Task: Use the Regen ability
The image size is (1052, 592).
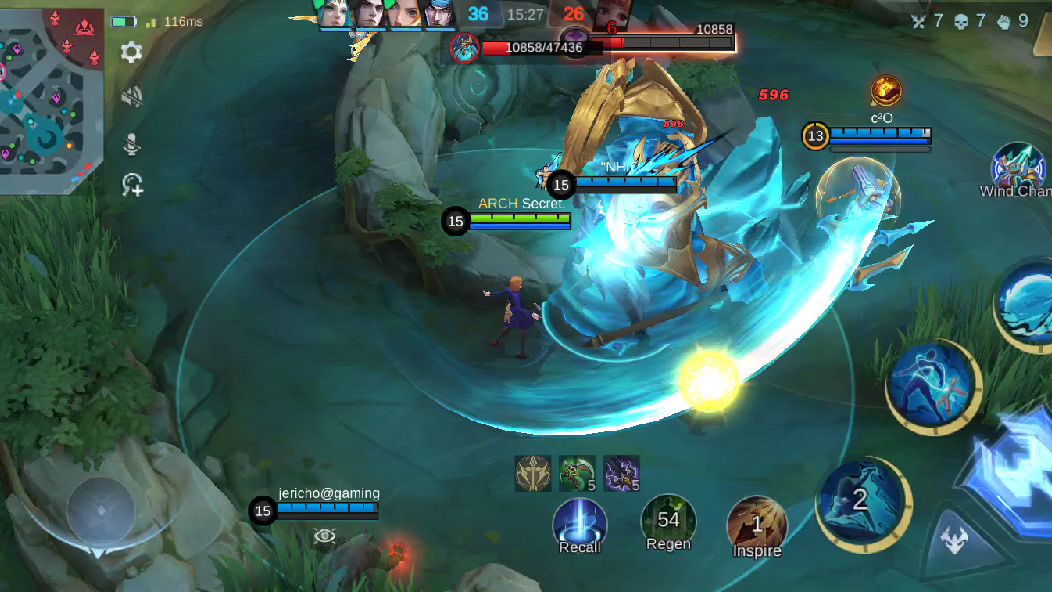Action: coord(668,523)
